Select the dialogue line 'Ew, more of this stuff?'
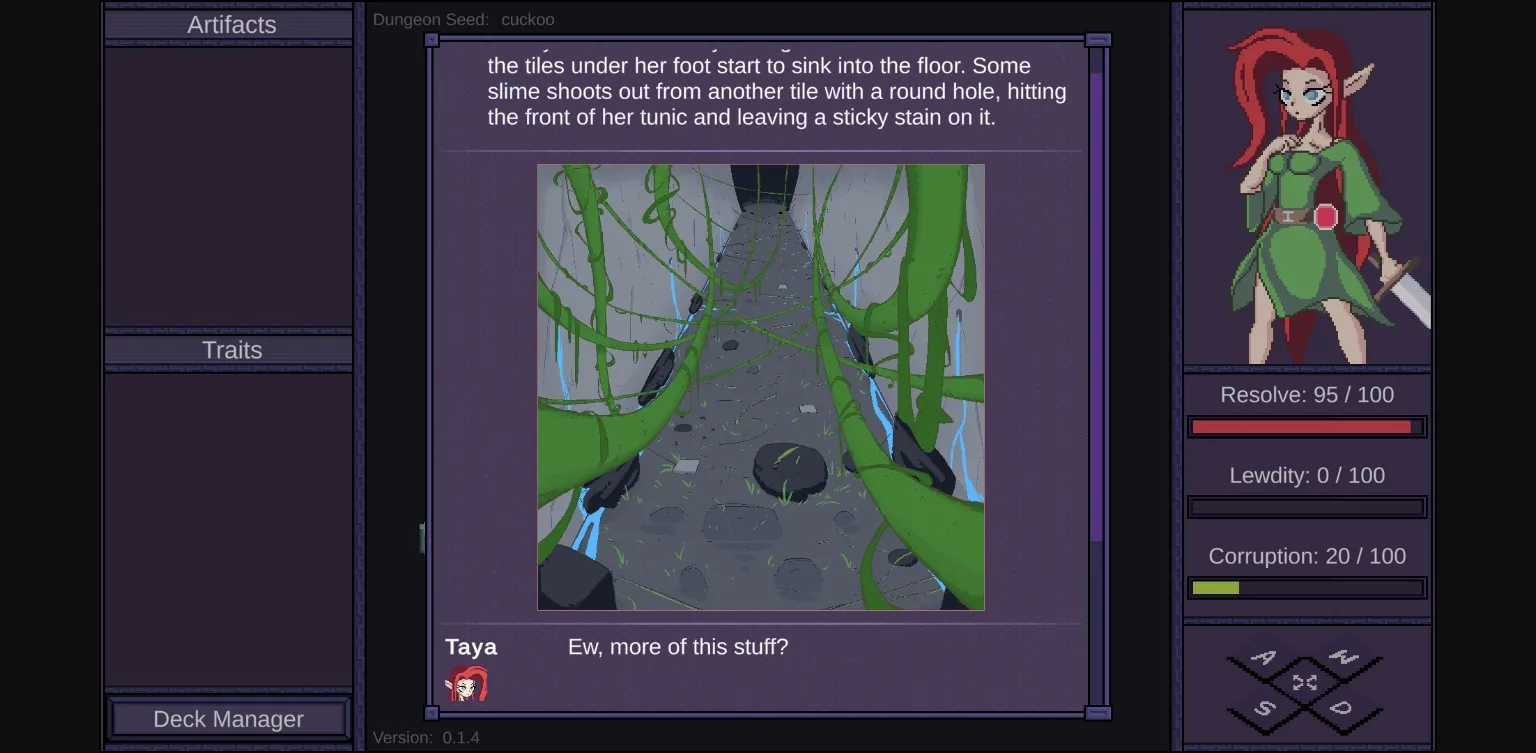Screen dimensions: 1536x753 tap(678, 647)
